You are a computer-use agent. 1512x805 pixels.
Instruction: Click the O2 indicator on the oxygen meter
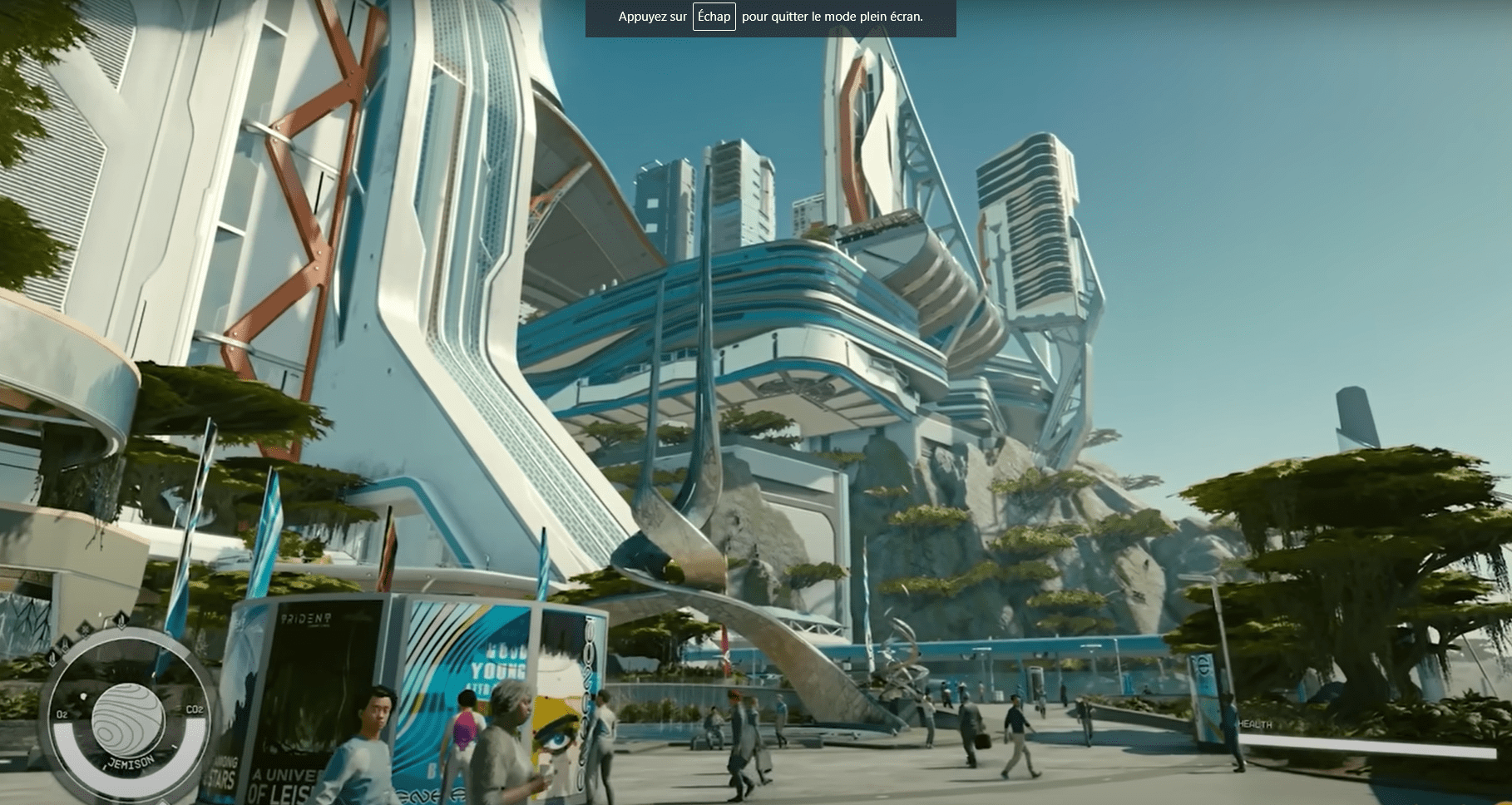[62, 712]
